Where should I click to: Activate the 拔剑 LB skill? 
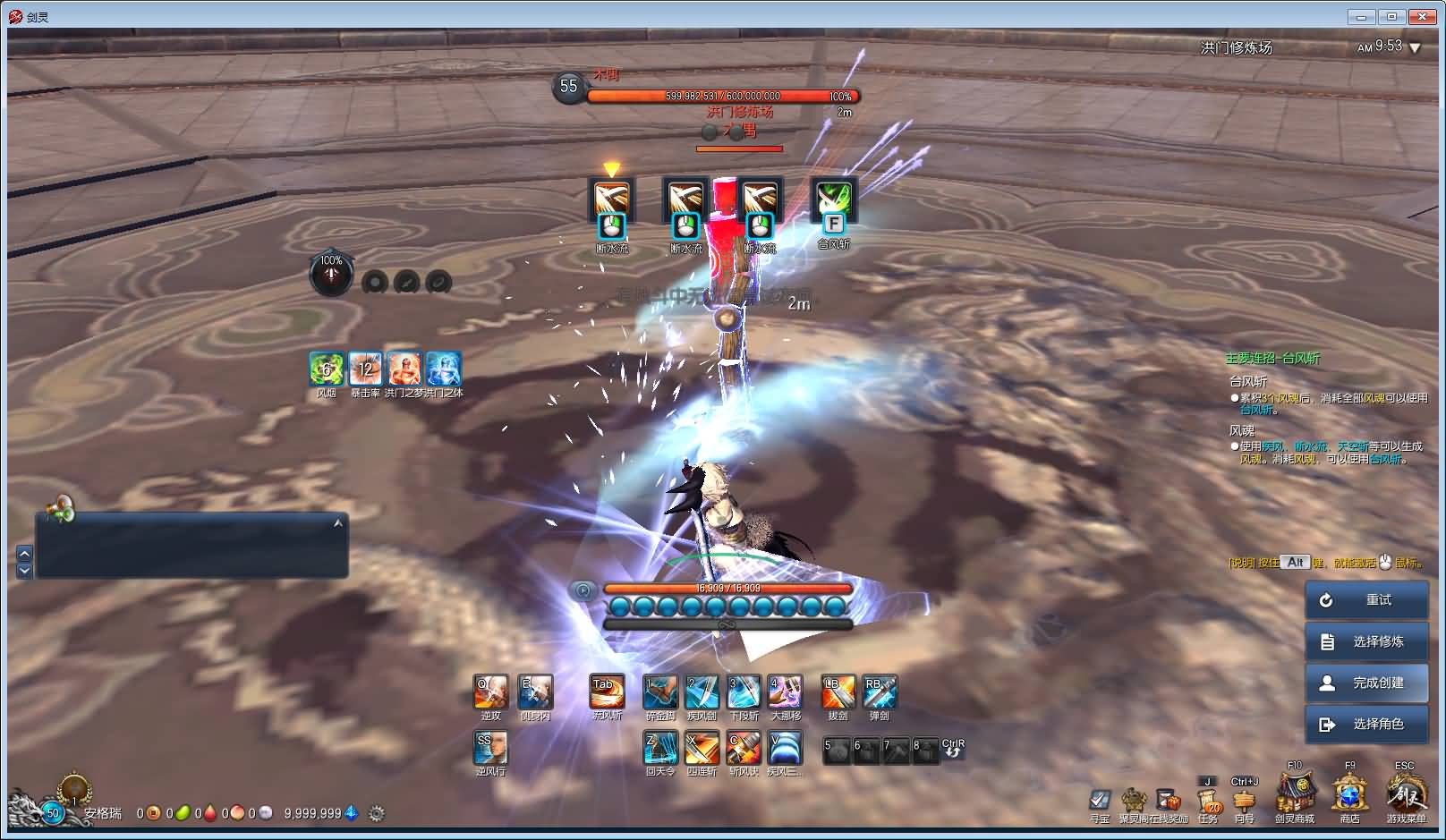pos(838,692)
